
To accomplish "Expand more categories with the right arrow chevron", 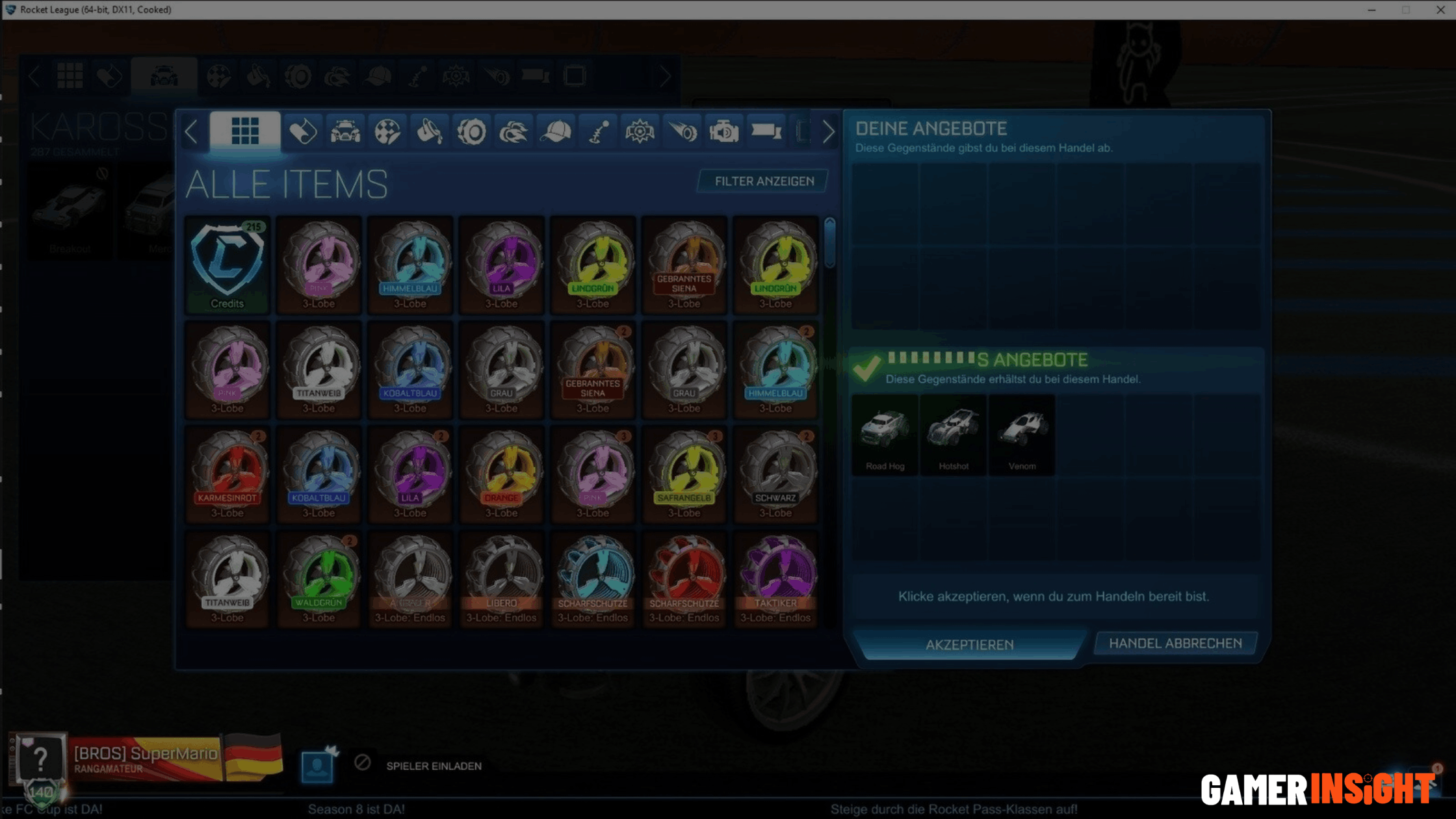I will pos(828,132).
